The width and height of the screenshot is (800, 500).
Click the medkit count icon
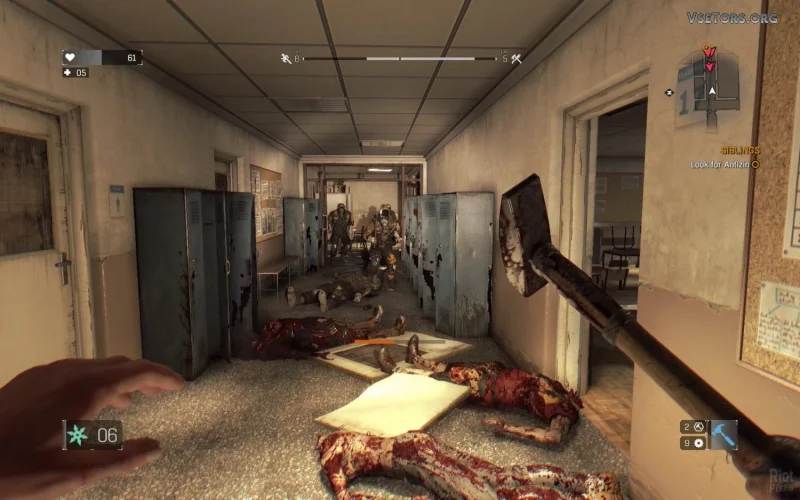[x=68, y=72]
